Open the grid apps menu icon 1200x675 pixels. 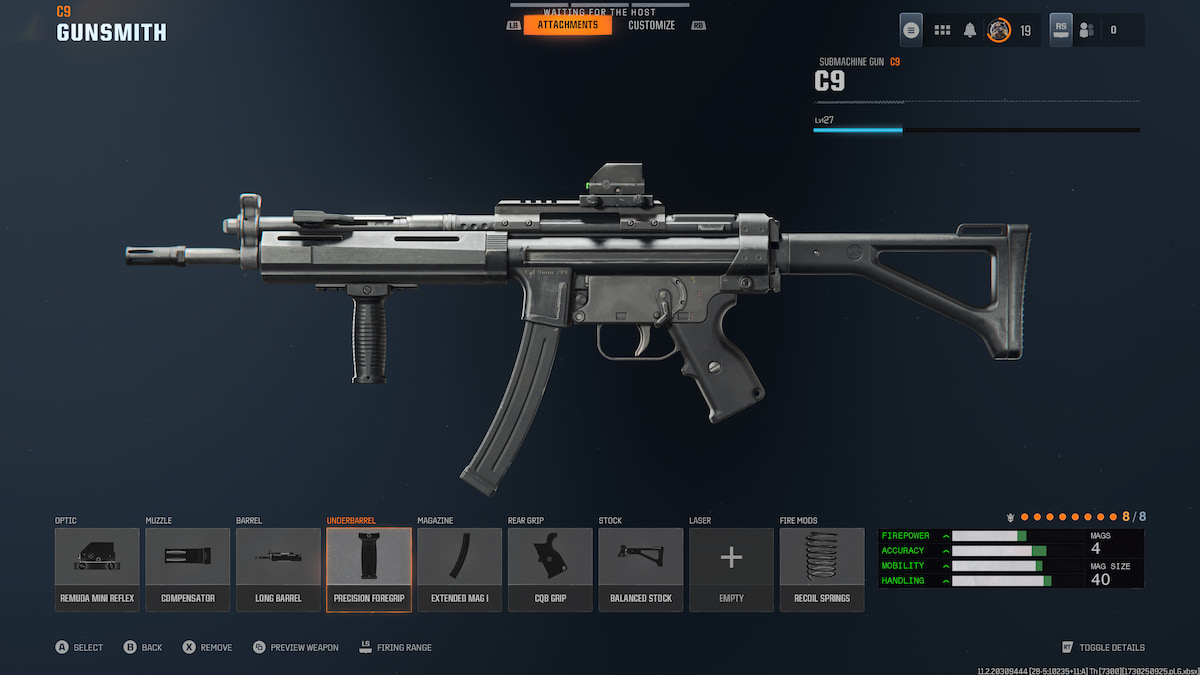click(x=942, y=30)
